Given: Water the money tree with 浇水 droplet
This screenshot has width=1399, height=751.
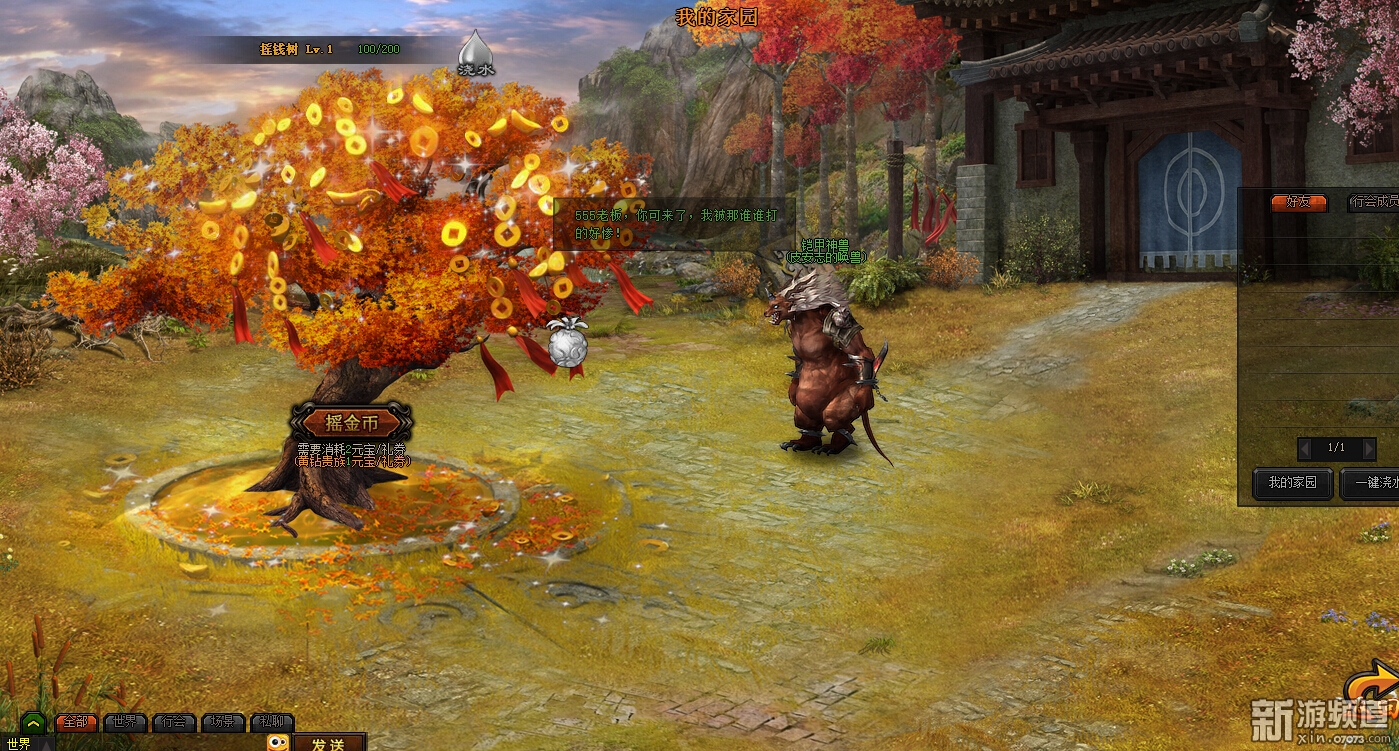Looking at the screenshot, I should [476, 53].
